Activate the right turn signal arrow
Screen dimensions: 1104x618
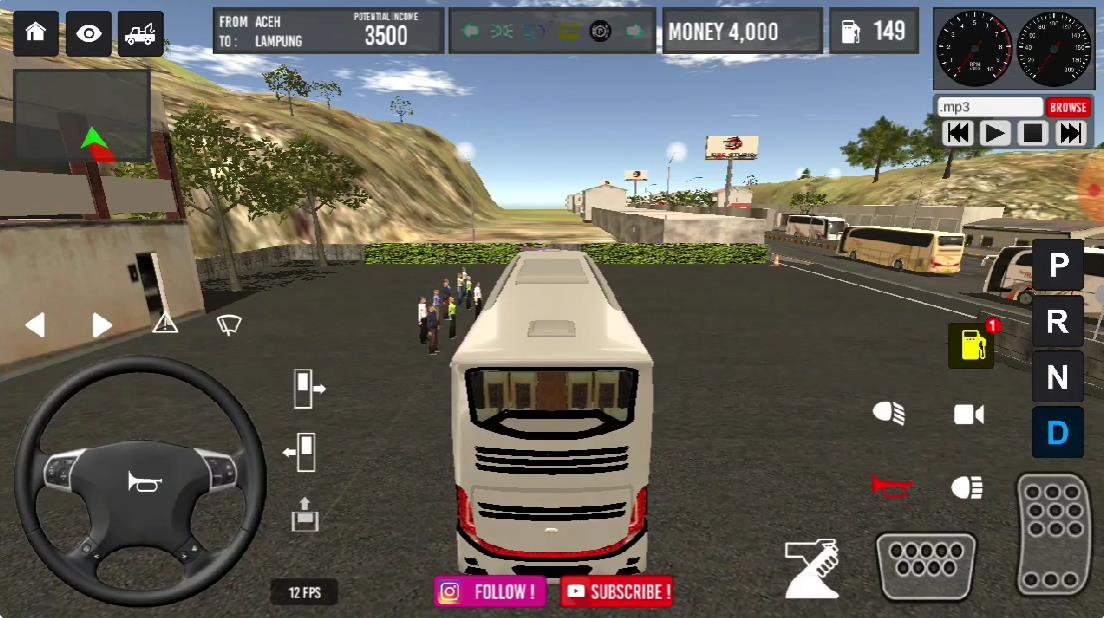coord(102,325)
